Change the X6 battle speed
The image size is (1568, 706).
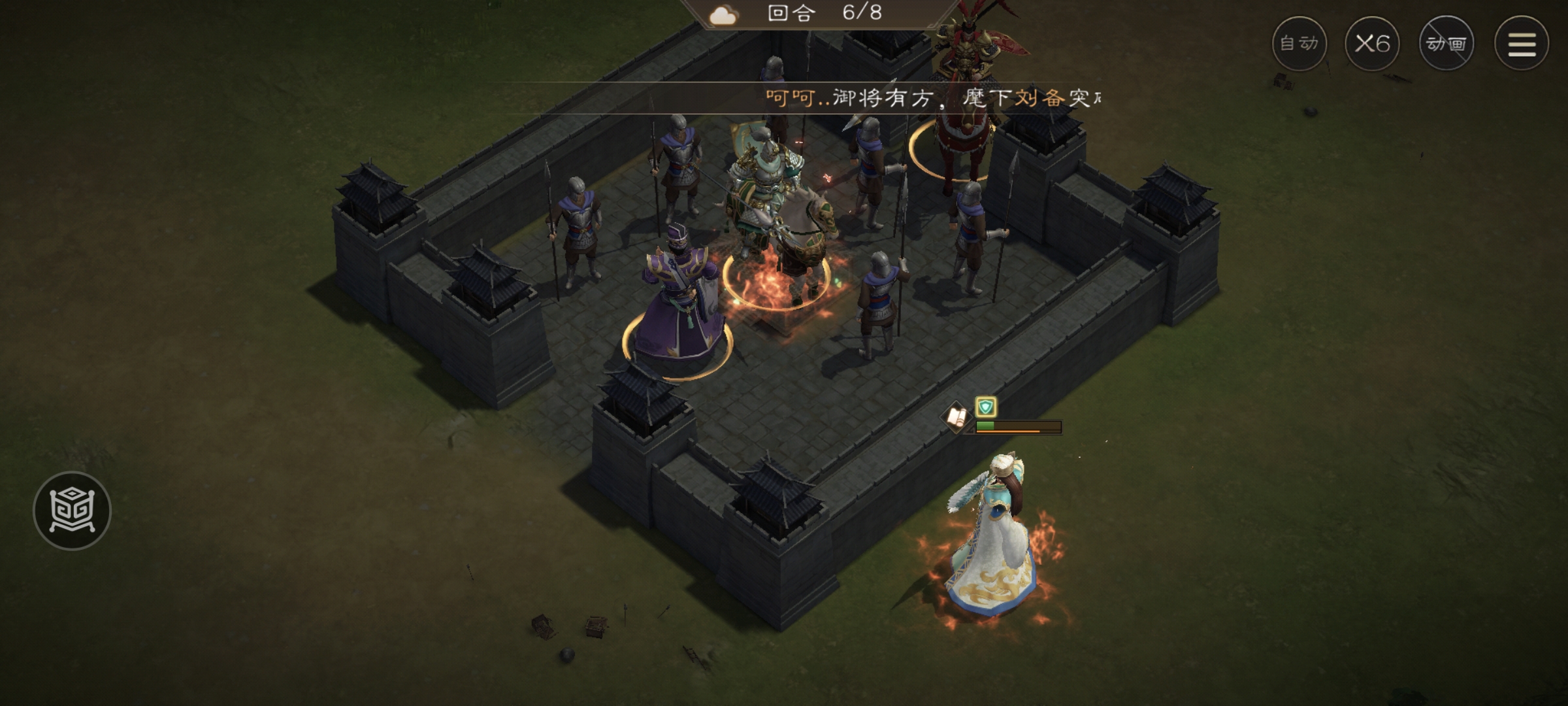coord(1372,44)
